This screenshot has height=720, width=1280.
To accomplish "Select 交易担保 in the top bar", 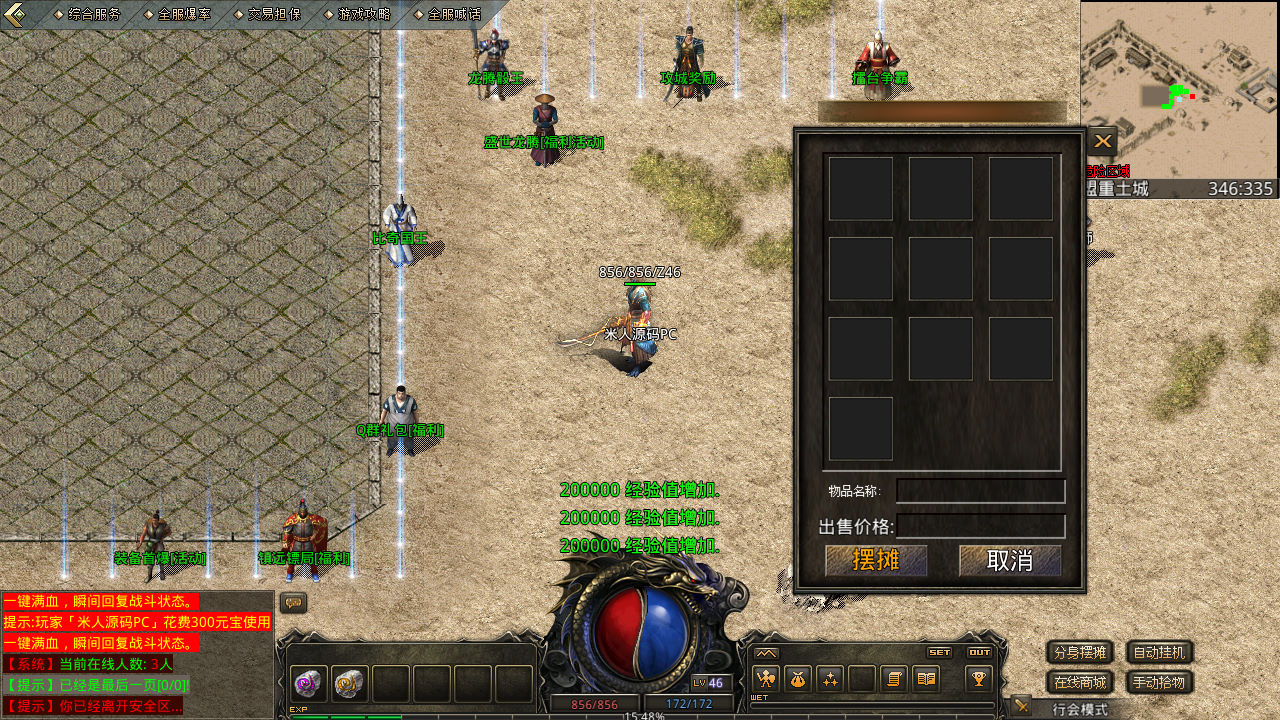I will pyautogui.click(x=273, y=14).
